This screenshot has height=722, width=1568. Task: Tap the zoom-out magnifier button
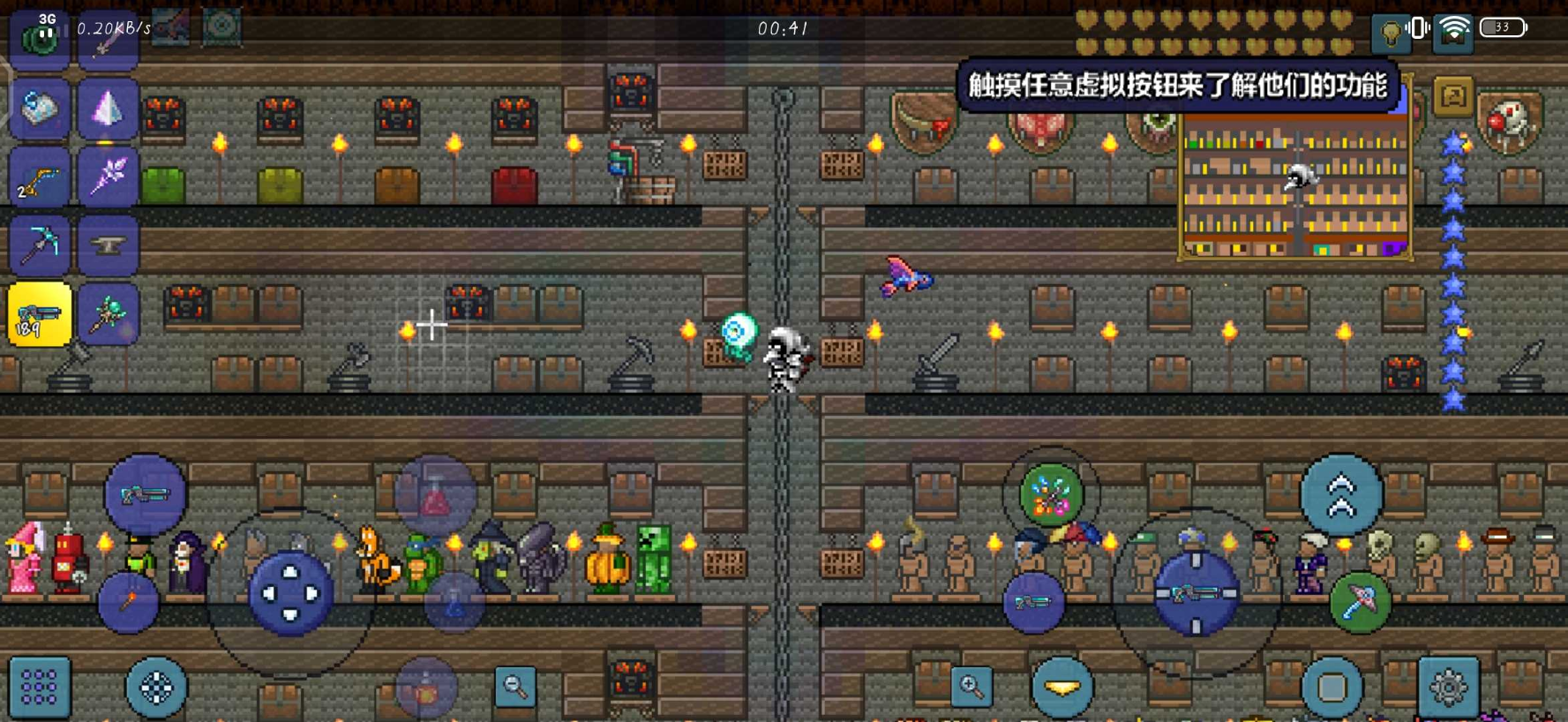pos(516,687)
